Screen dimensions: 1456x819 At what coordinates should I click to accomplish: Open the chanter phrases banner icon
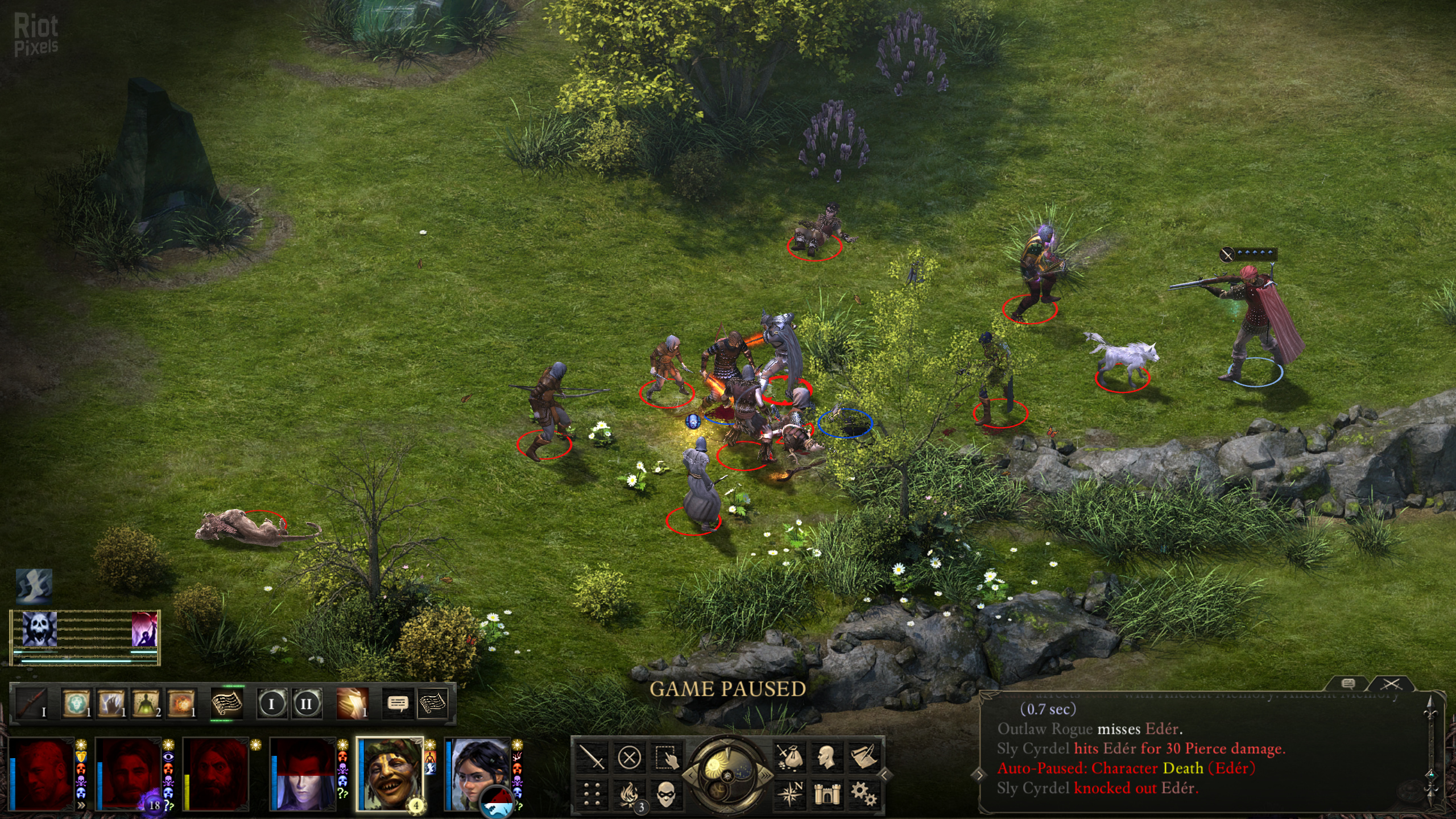click(226, 704)
